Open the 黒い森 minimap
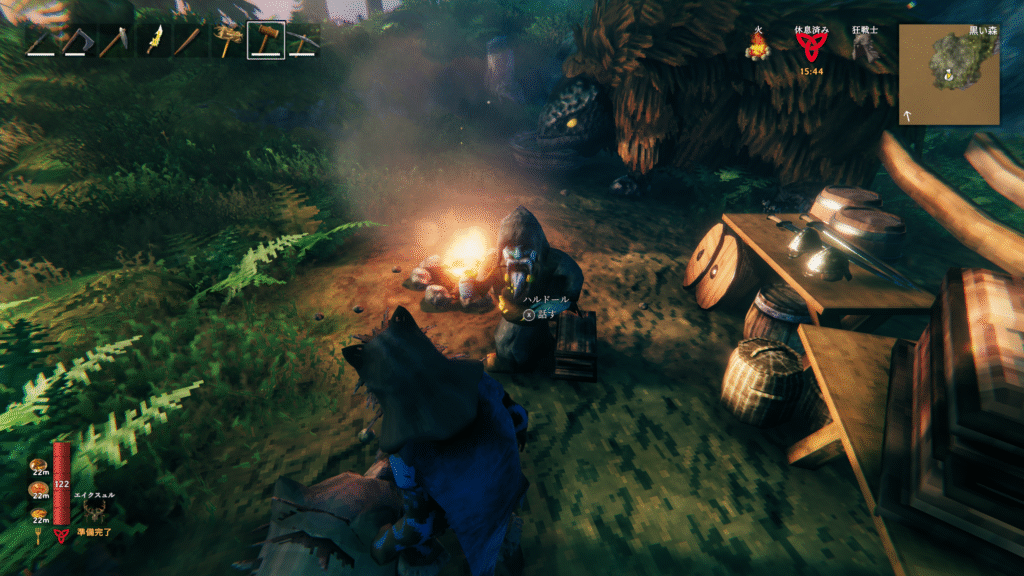 point(948,74)
